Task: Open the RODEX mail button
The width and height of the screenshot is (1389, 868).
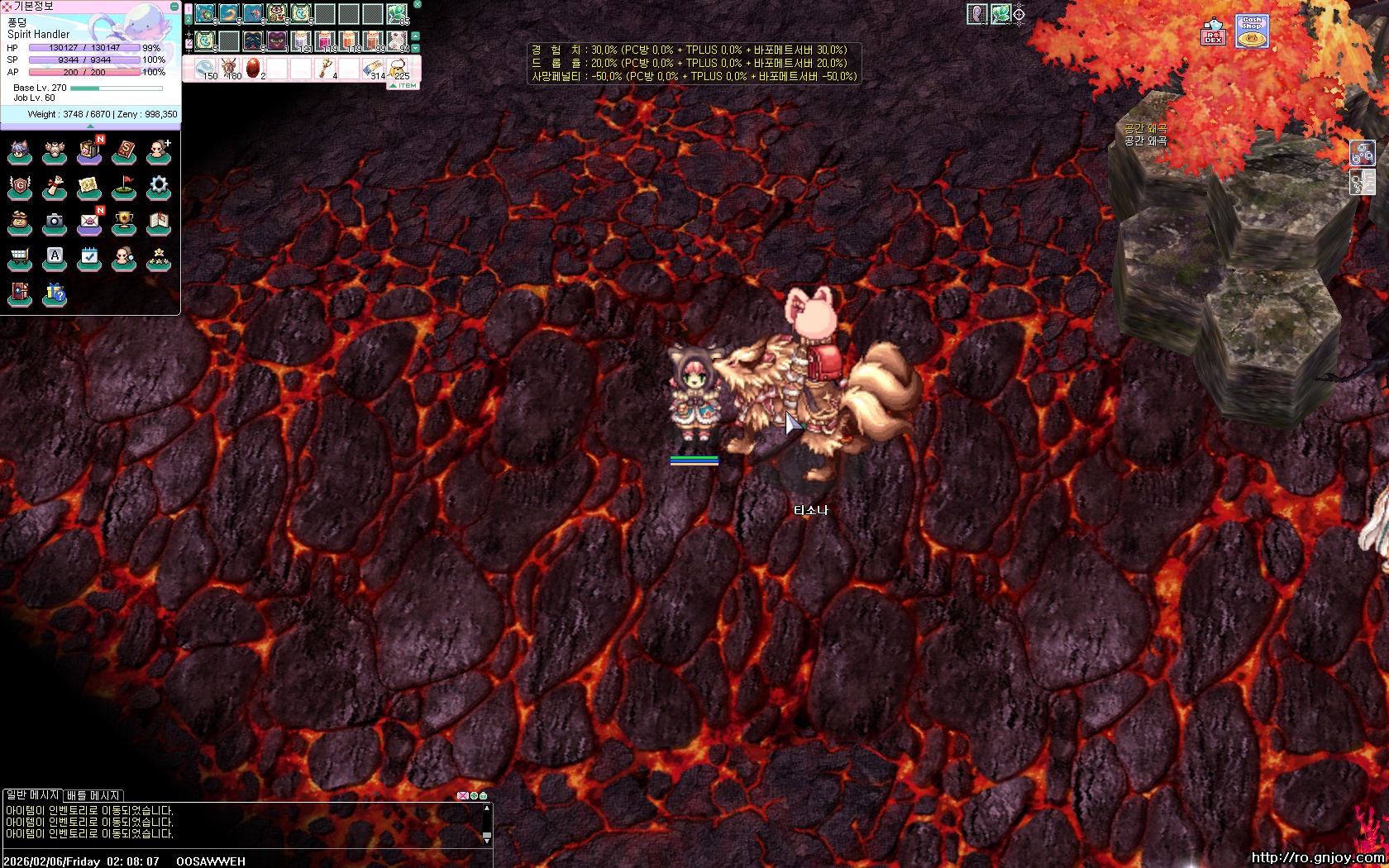Action: (x=1213, y=32)
